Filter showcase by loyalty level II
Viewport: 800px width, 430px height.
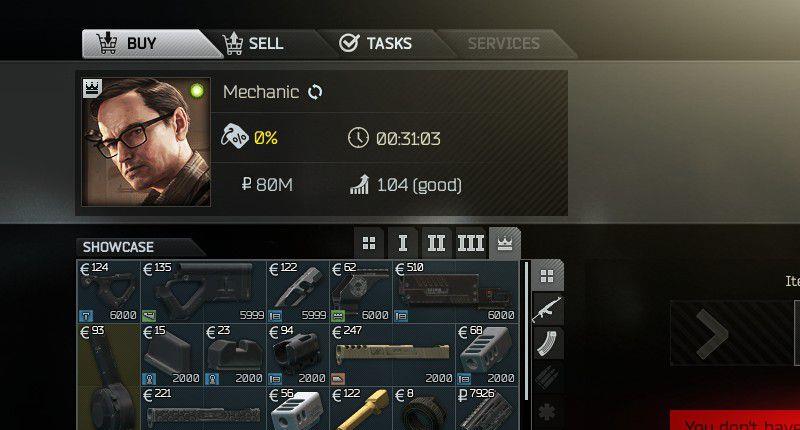coord(436,243)
